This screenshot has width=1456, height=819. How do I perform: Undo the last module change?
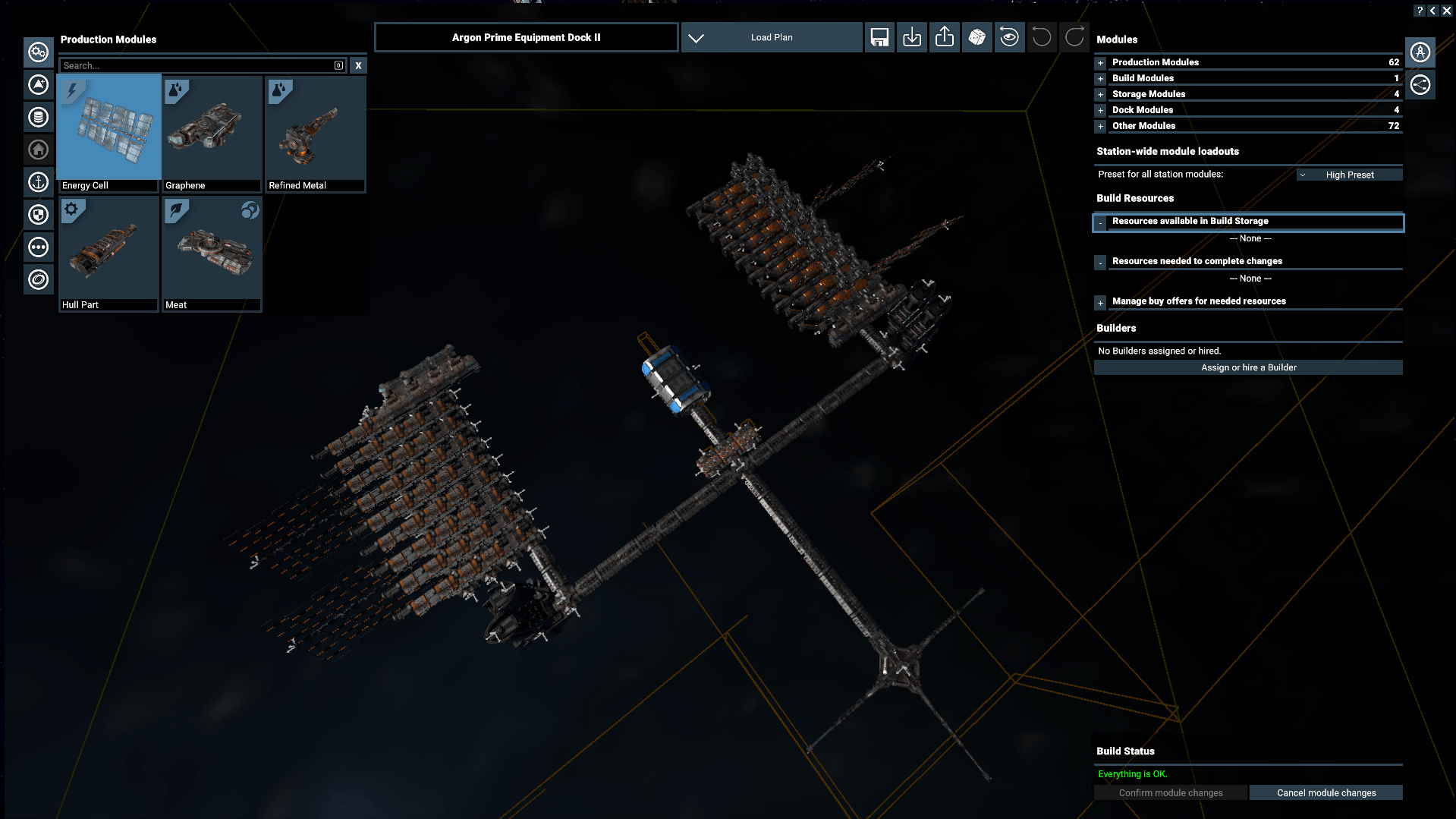click(1041, 36)
